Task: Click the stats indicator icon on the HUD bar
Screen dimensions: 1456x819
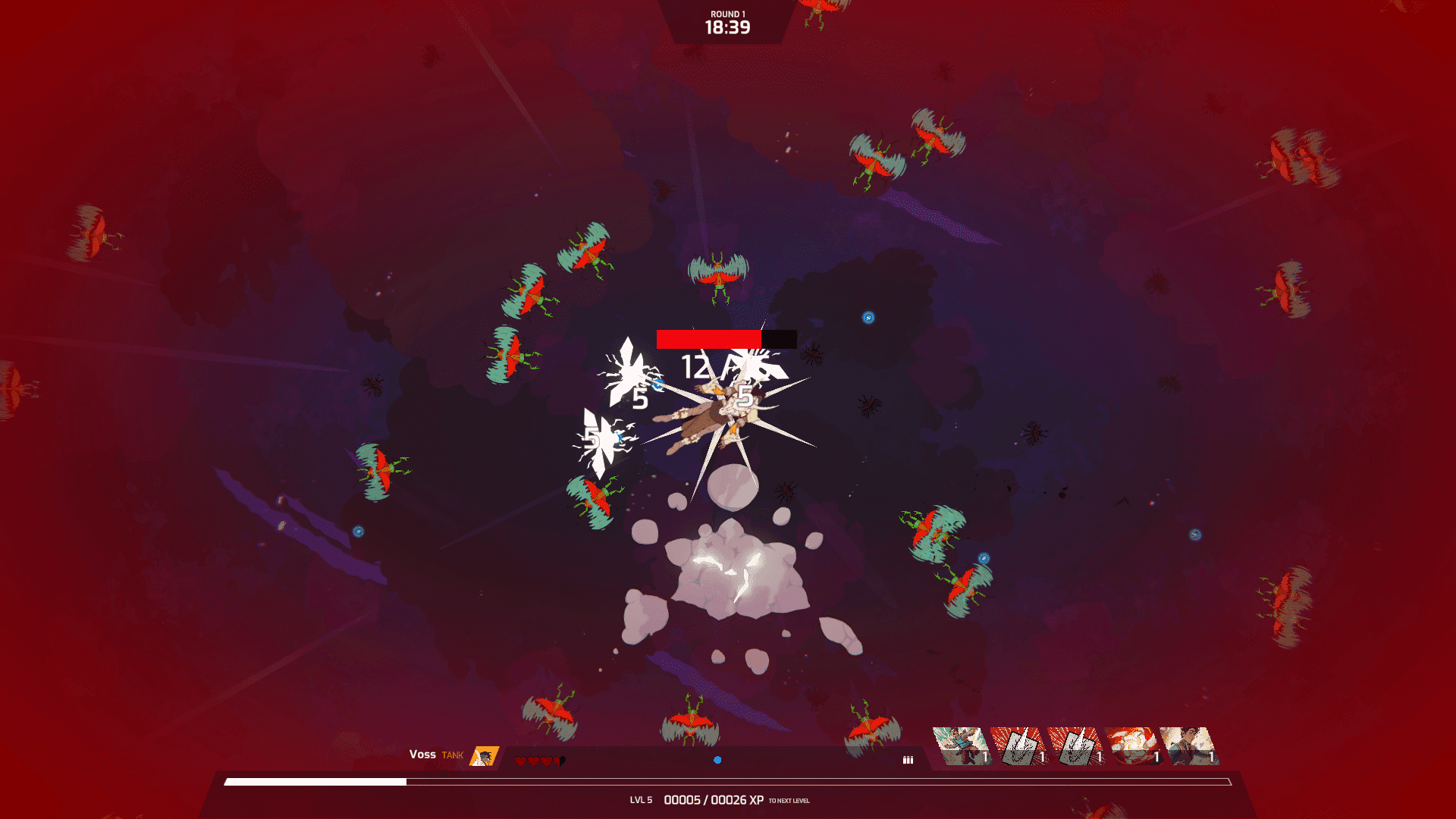Action: (907, 759)
